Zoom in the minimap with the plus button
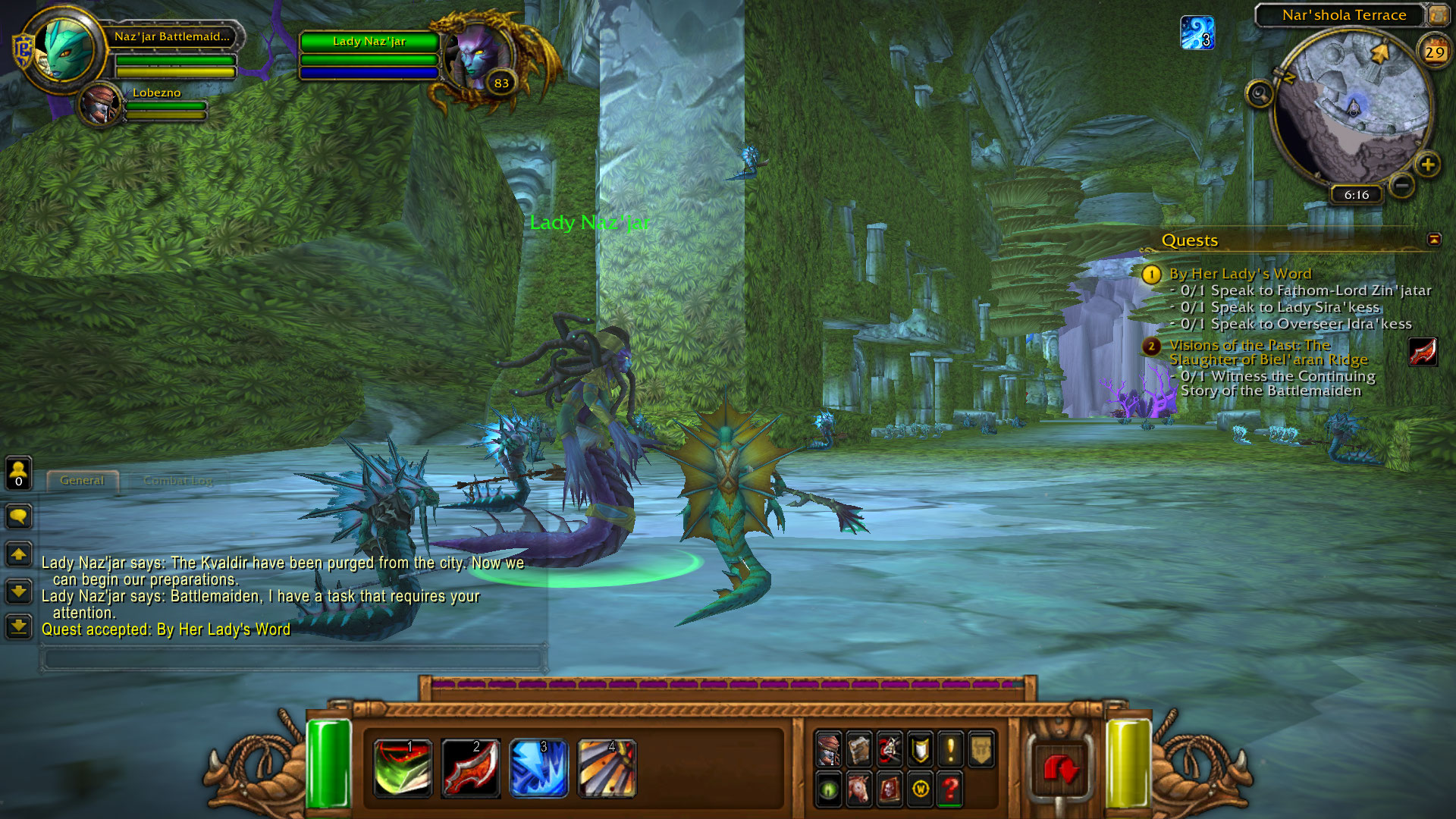 click(x=1428, y=165)
